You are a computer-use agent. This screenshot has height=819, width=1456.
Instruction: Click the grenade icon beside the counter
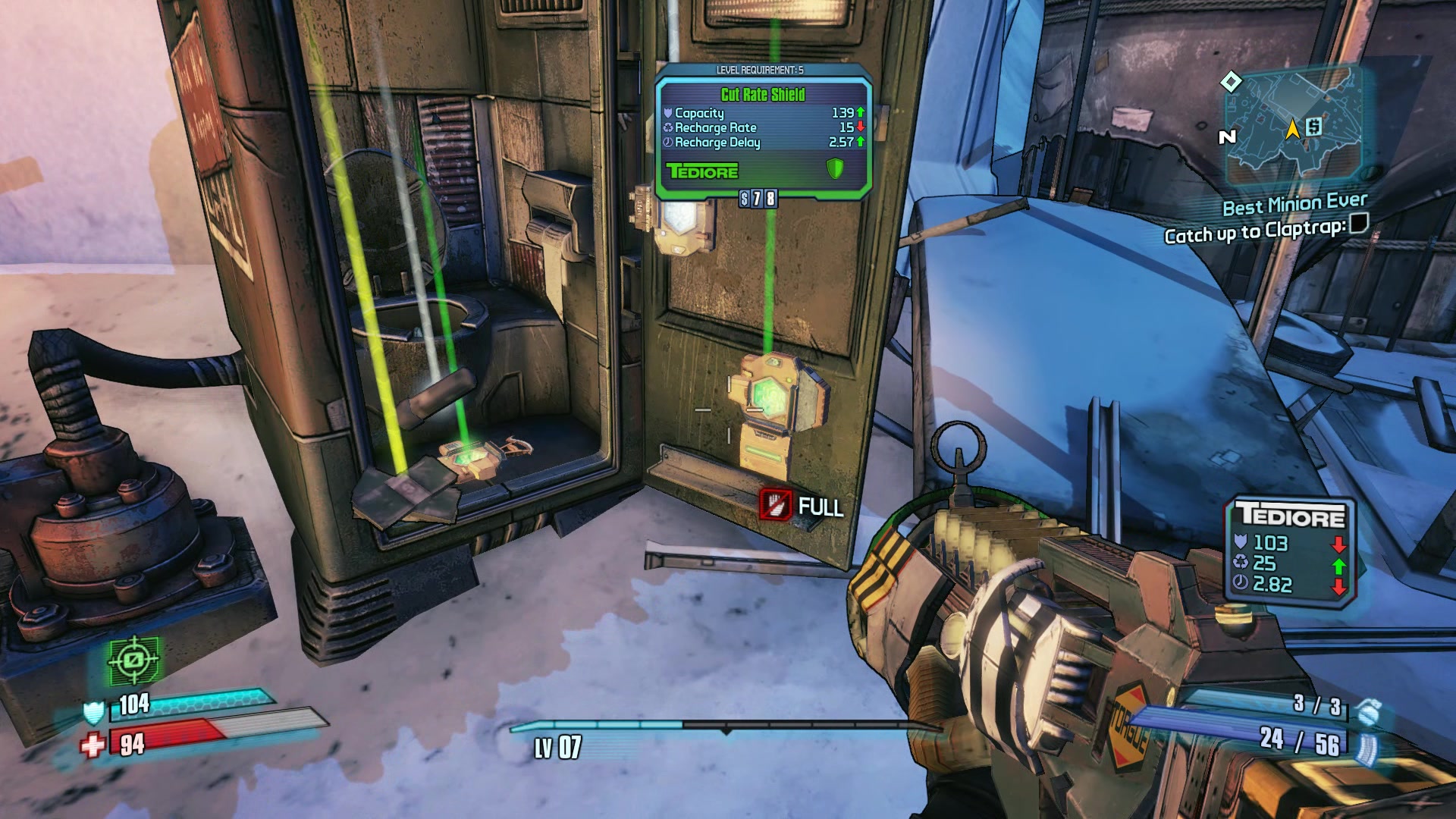click(x=1369, y=712)
